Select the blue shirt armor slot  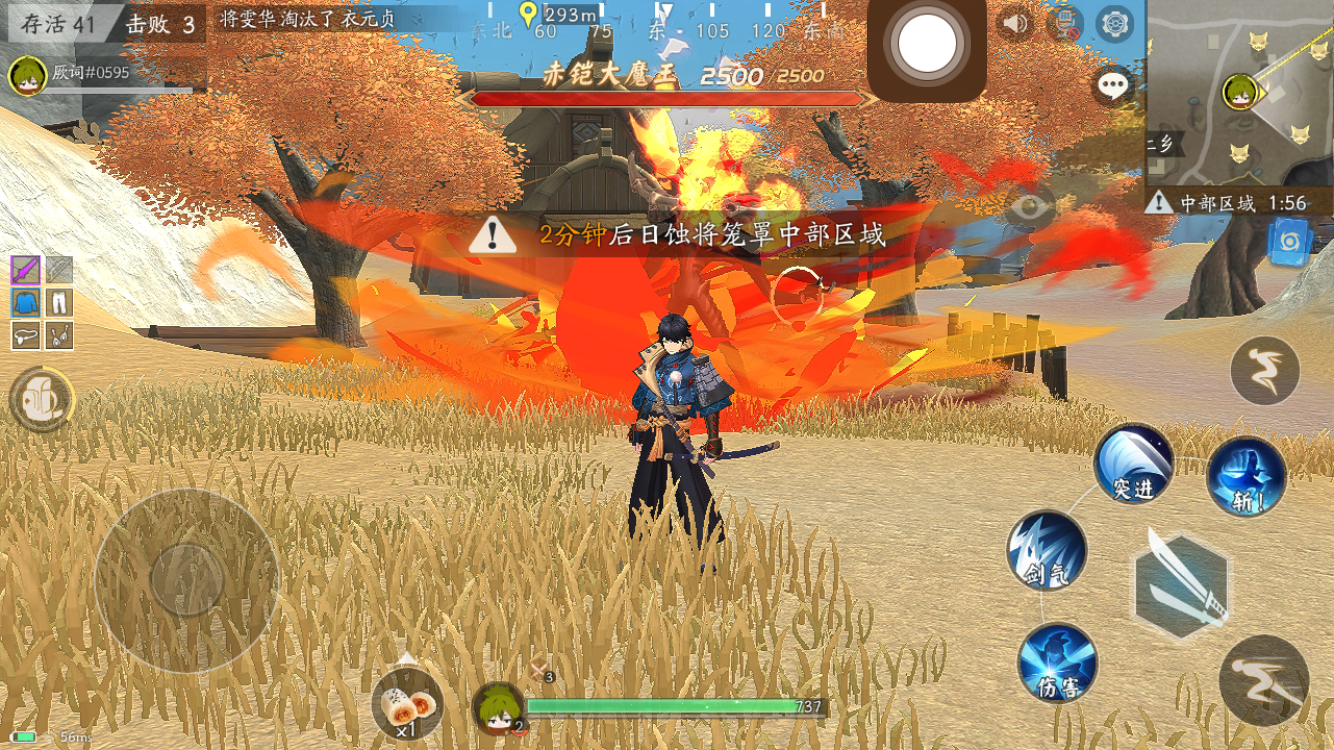(x=26, y=303)
